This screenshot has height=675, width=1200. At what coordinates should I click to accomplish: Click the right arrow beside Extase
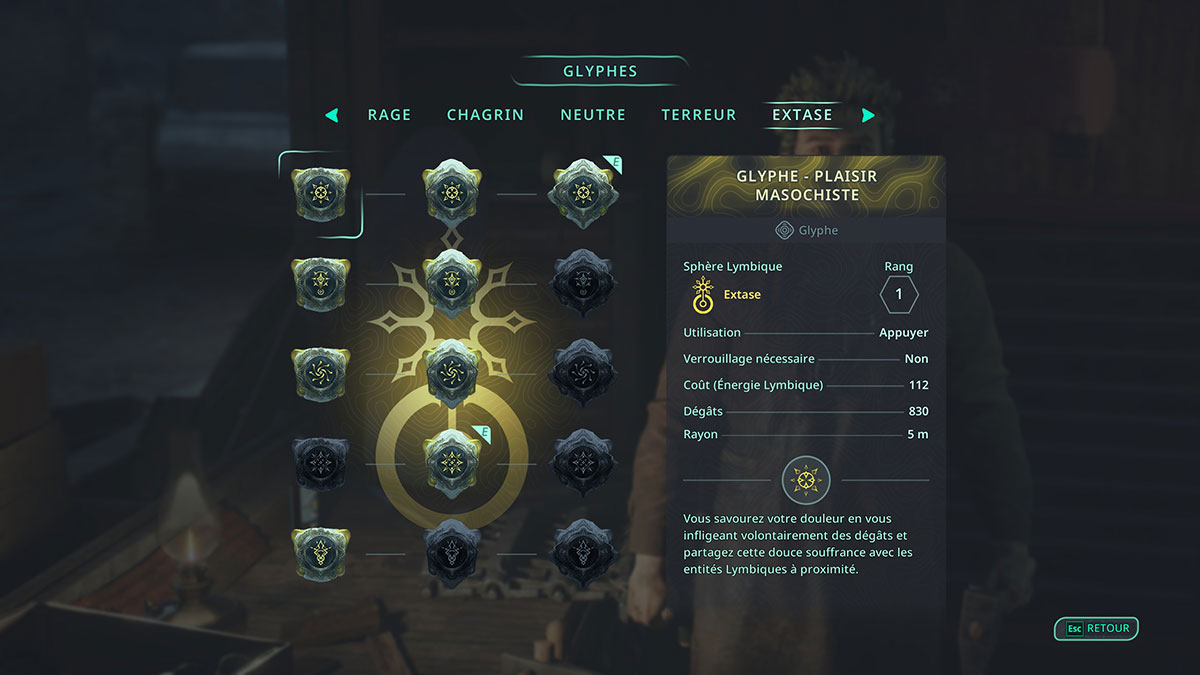point(868,115)
